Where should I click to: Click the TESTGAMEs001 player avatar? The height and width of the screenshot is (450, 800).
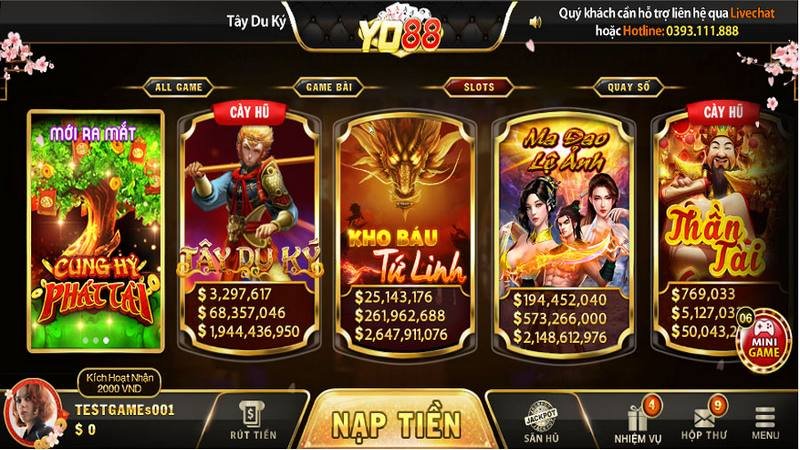pyautogui.click(x=30, y=410)
